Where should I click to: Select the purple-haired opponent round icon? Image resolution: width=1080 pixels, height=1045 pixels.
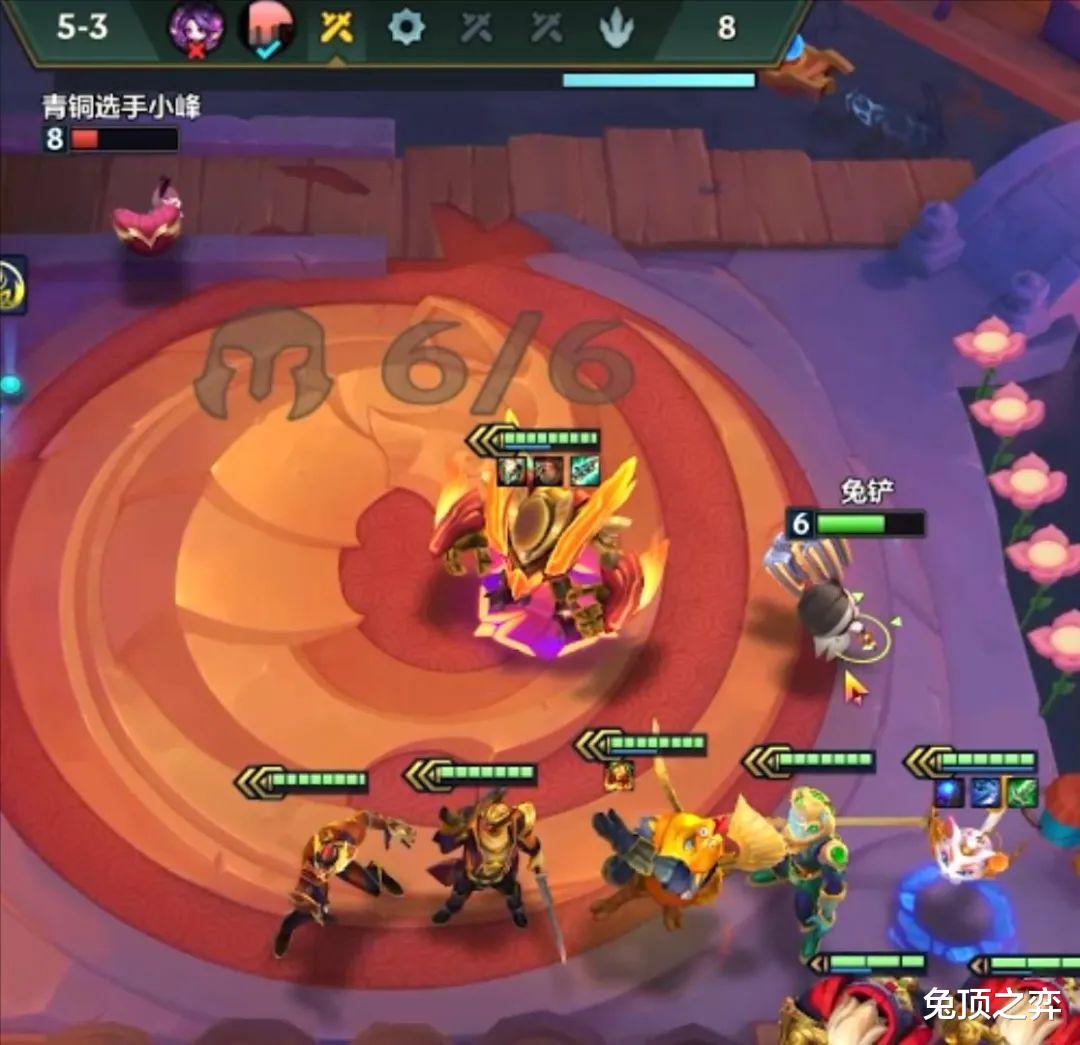click(196, 26)
